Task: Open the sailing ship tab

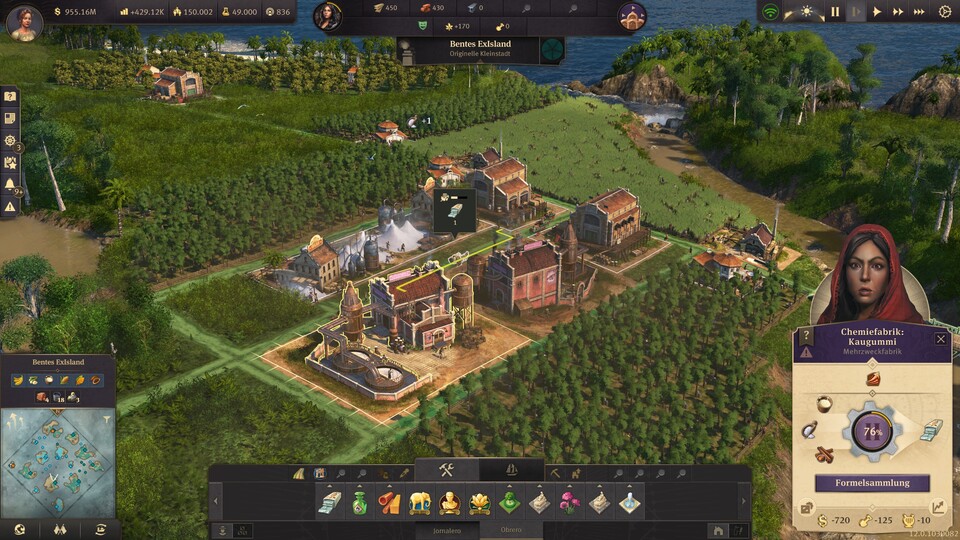Action: click(511, 471)
